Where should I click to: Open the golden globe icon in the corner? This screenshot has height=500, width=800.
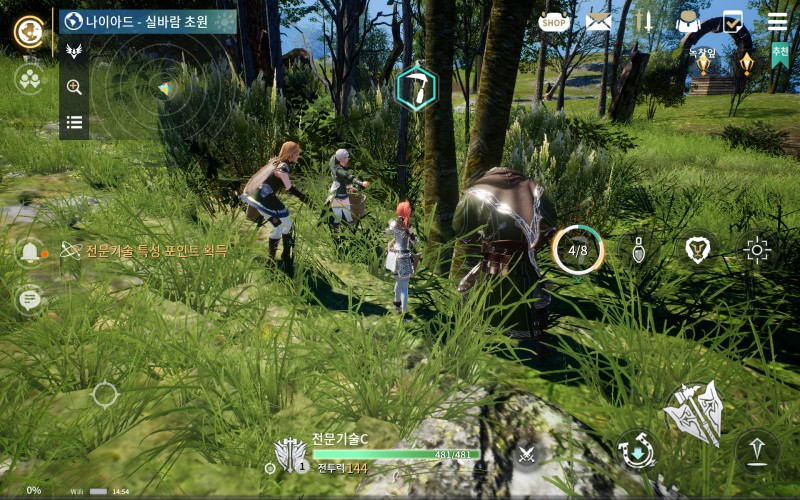pyautogui.click(x=29, y=31)
